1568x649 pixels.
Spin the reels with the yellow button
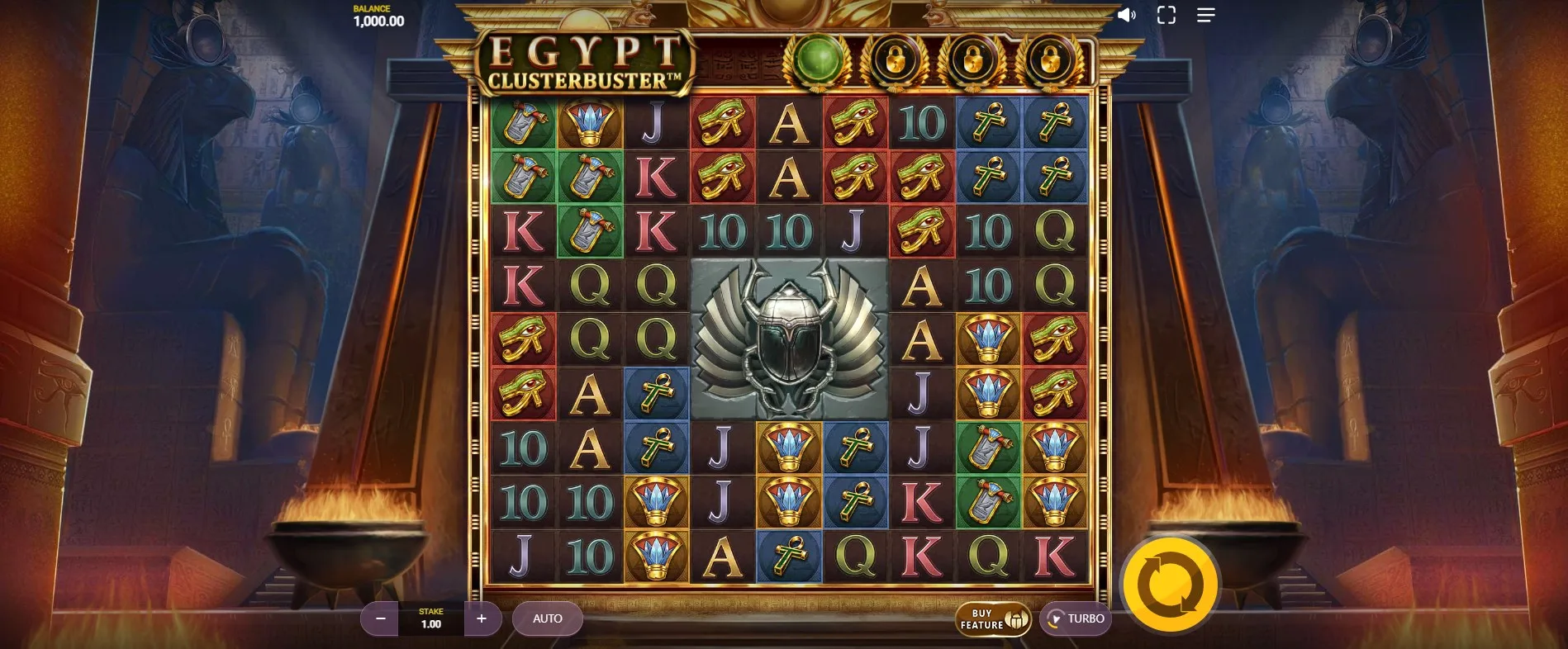(1170, 585)
